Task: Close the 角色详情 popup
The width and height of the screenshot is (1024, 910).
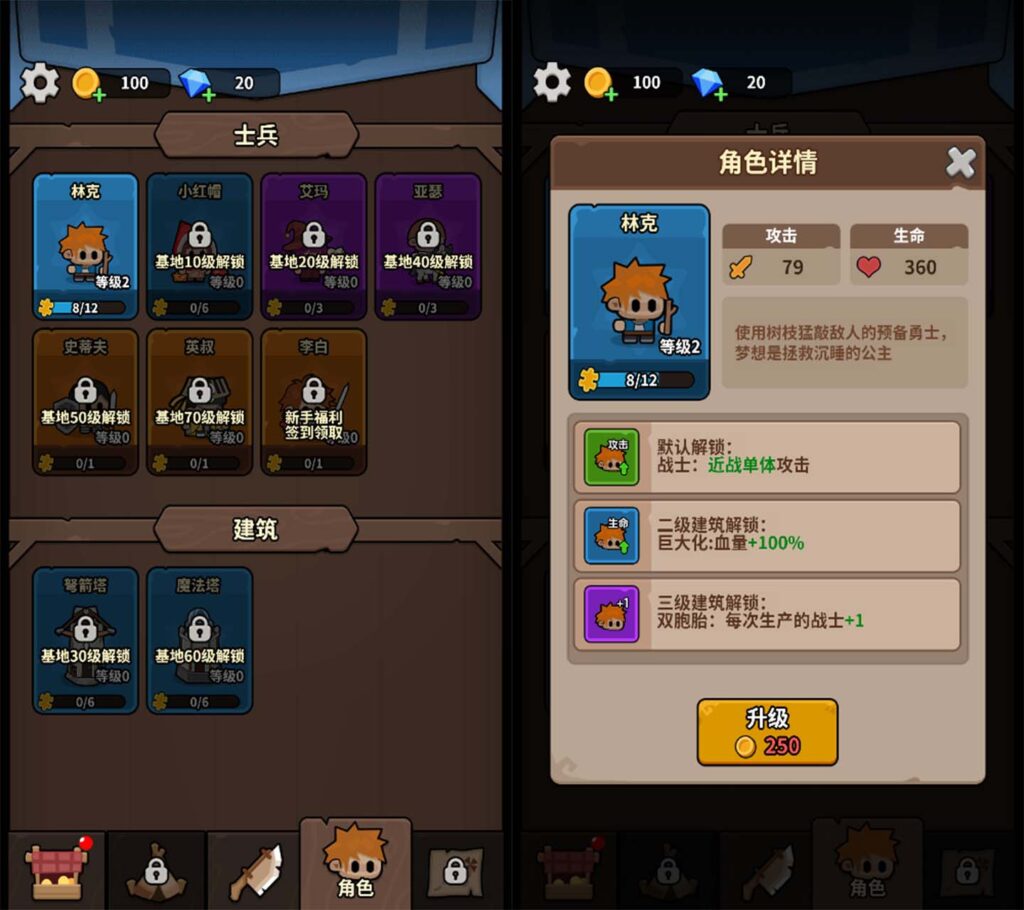Action: coord(961,162)
